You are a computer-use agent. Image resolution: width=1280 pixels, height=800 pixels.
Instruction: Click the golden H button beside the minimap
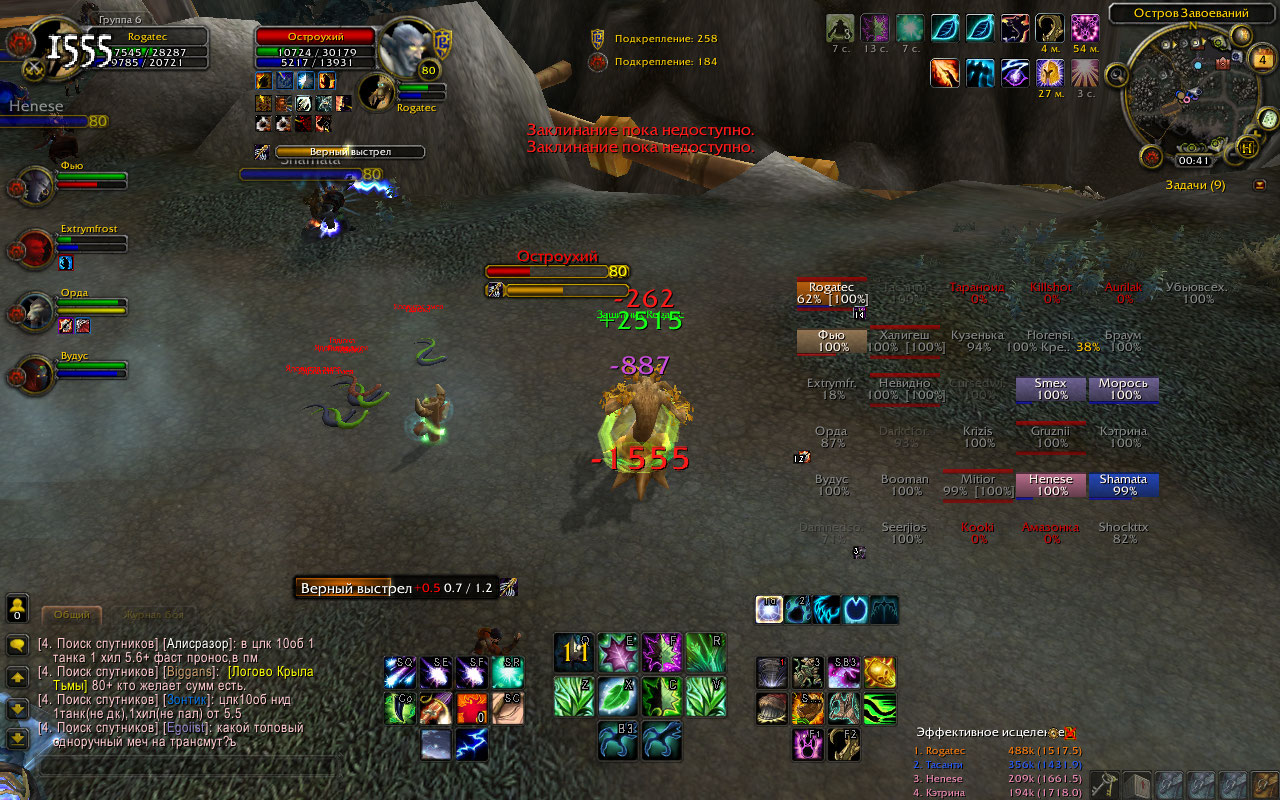(1246, 145)
